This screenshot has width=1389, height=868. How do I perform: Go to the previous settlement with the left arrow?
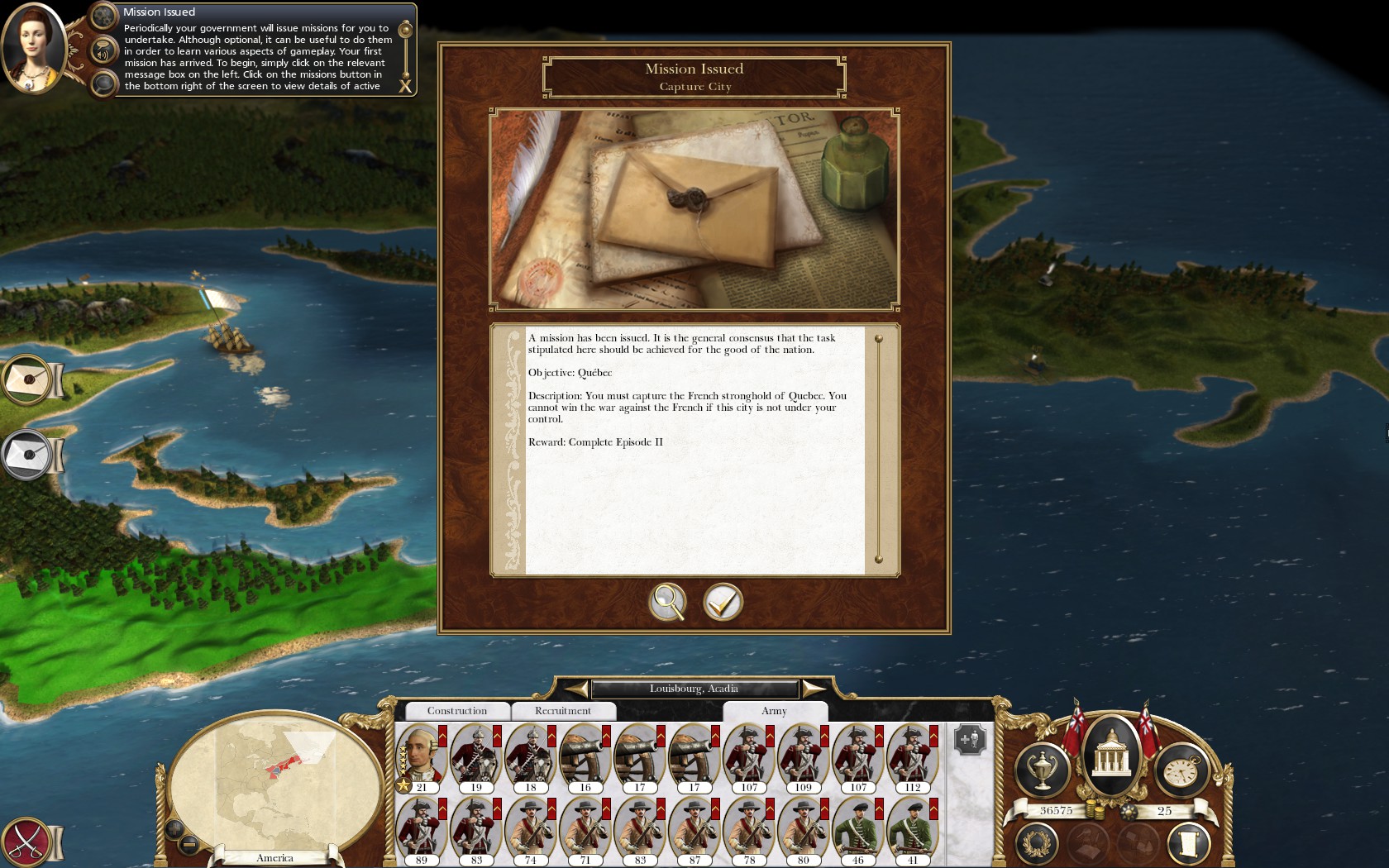(x=576, y=689)
